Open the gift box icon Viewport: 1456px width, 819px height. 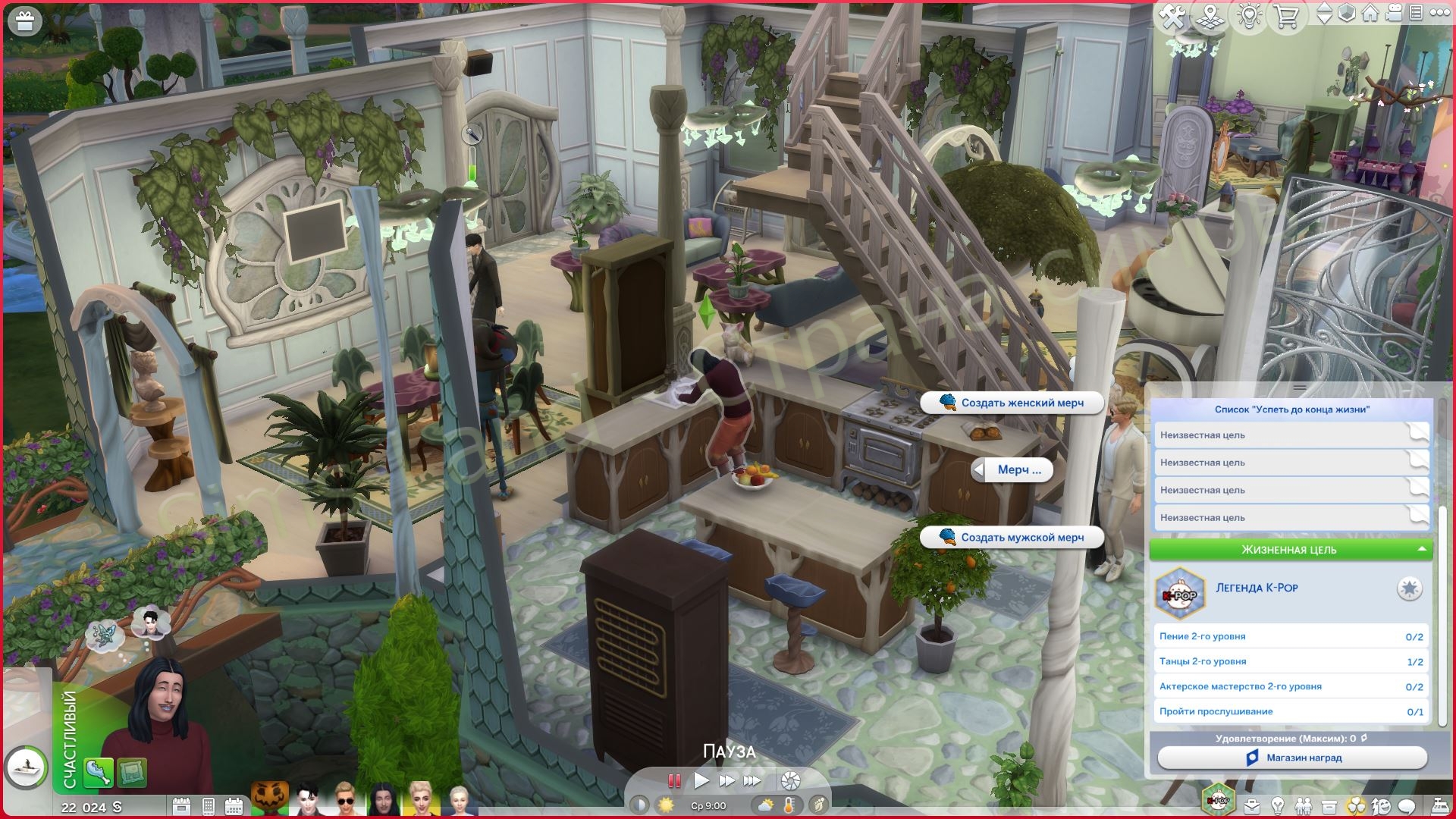(25, 22)
